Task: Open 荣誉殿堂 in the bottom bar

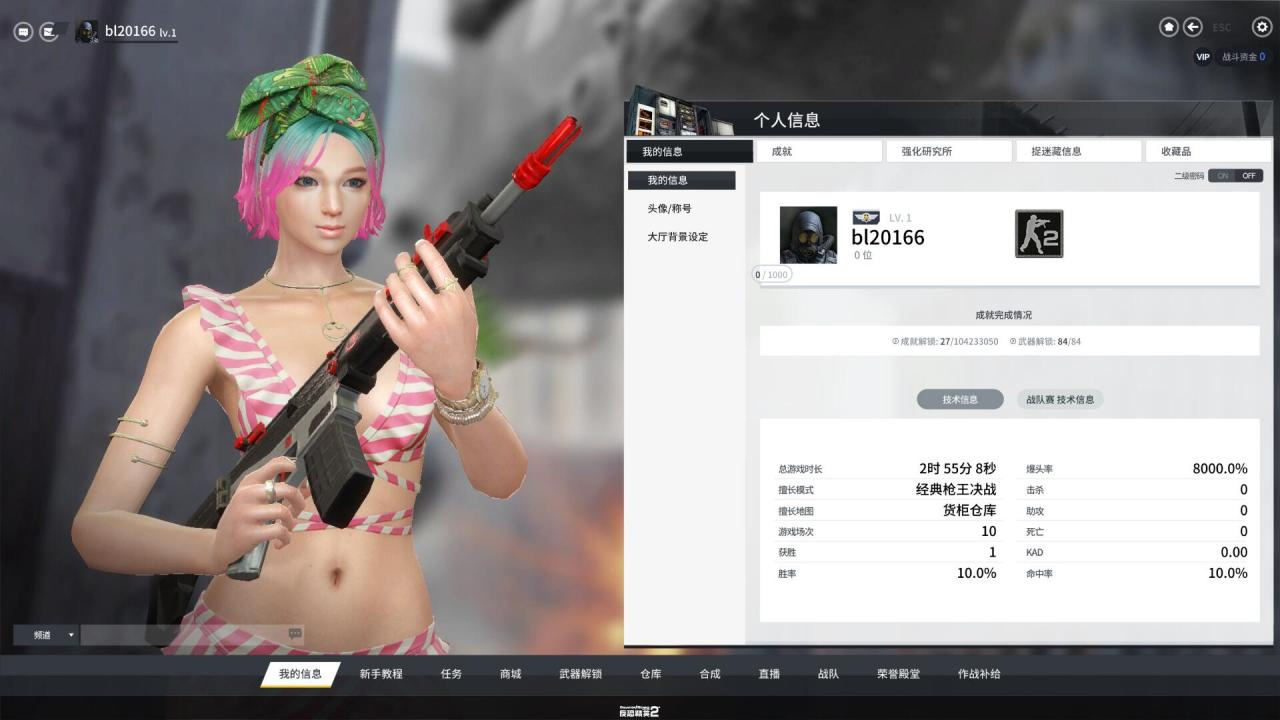Action: (x=898, y=674)
